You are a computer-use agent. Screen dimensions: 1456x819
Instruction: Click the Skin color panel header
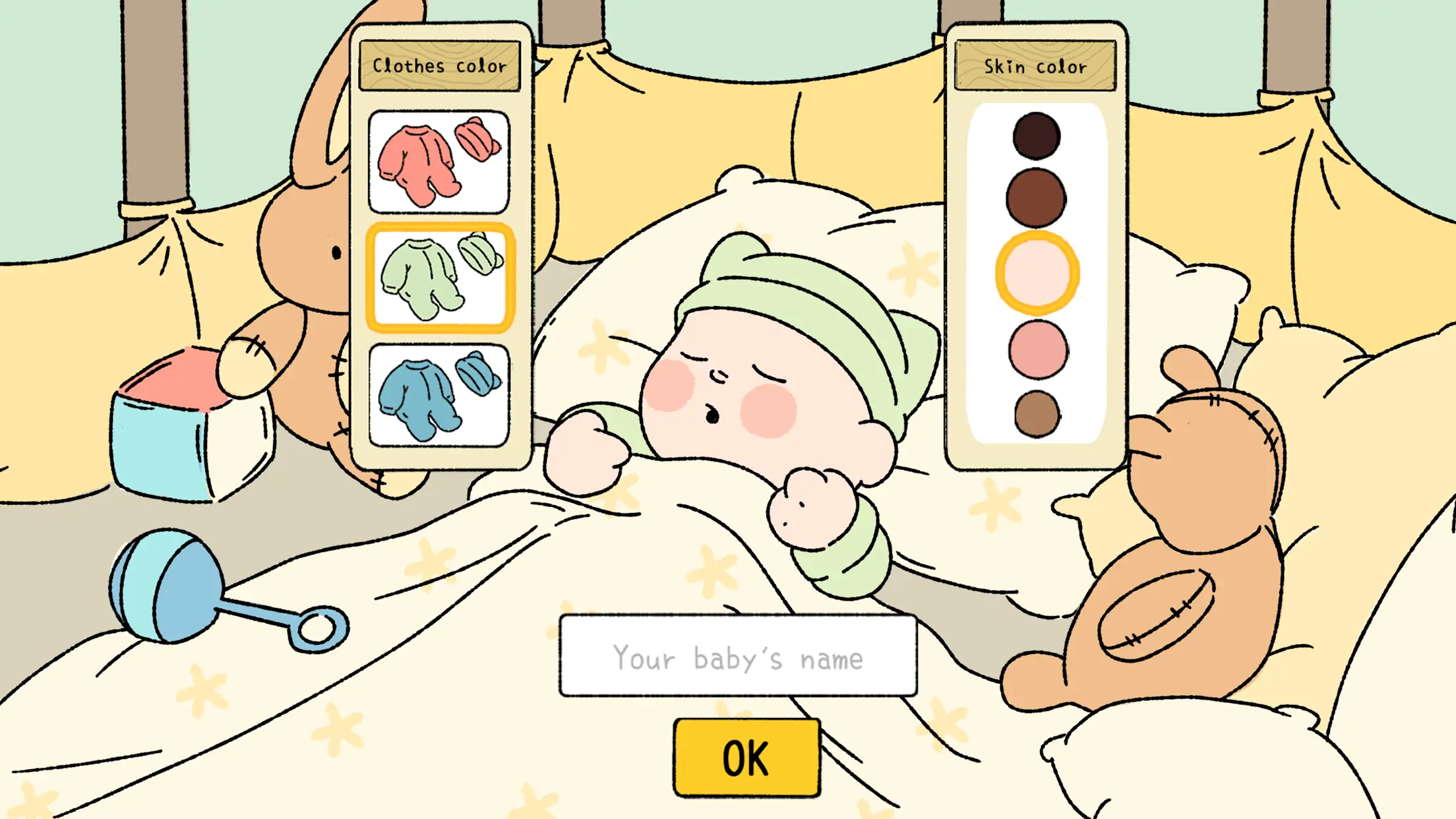tap(1035, 66)
